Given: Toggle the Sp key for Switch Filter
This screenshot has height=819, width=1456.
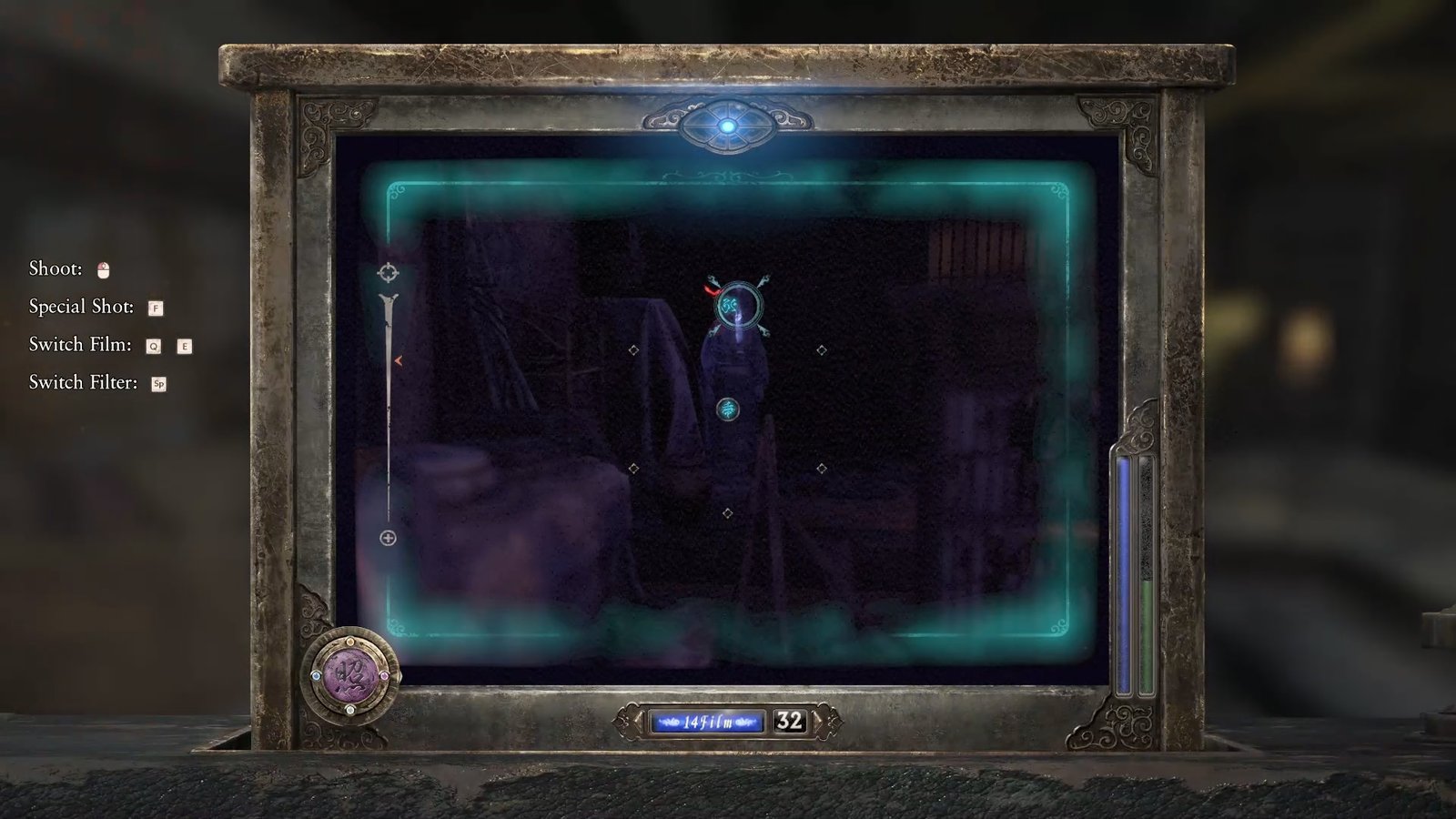Looking at the screenshot, I should [x=161, y=382].
